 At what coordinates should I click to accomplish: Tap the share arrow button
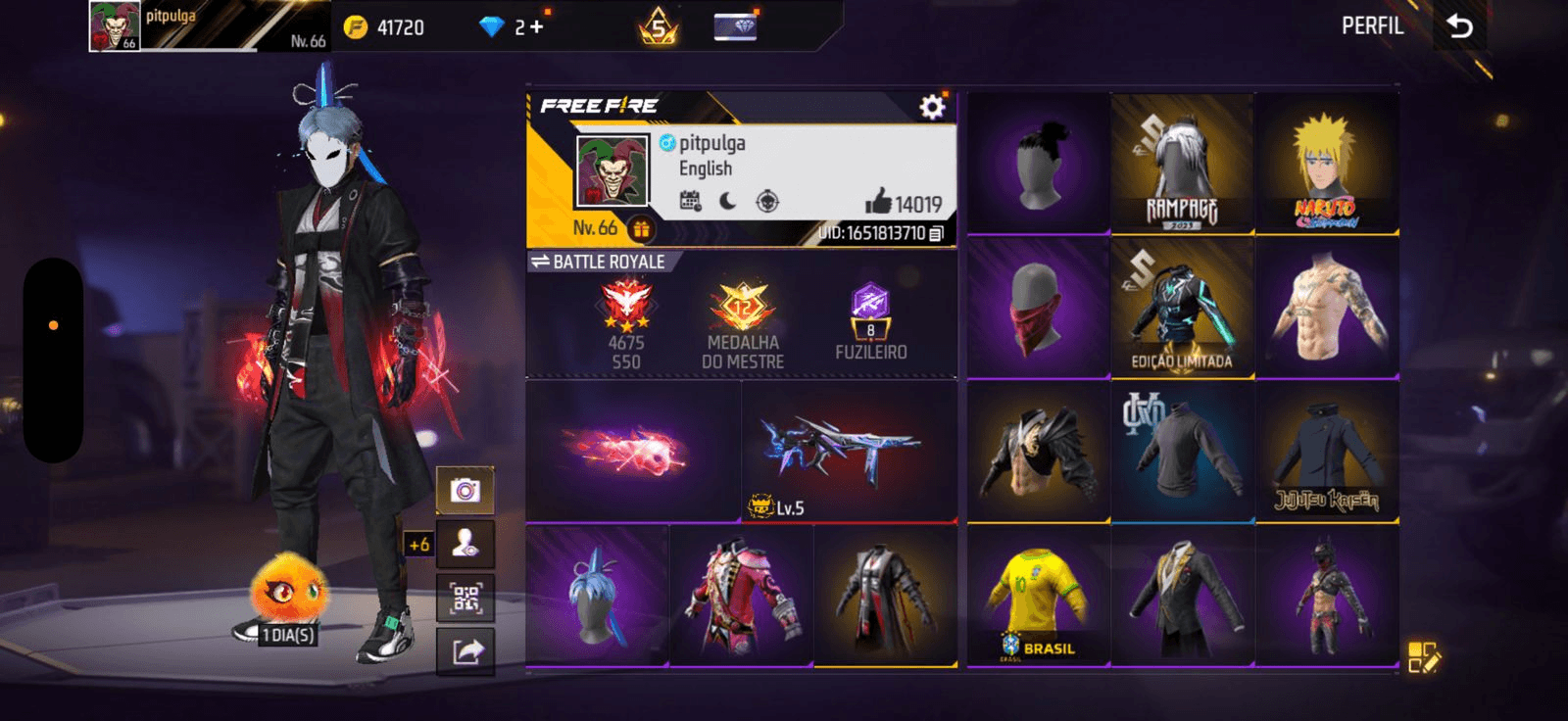click(x=465, y=650)
